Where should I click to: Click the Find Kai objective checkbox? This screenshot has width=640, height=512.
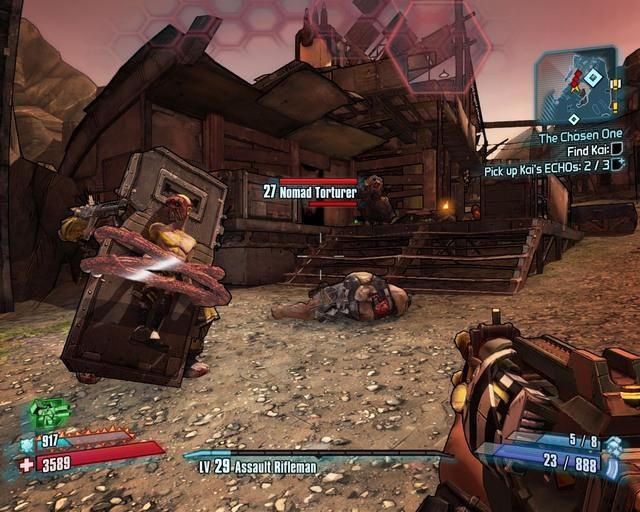617,150
